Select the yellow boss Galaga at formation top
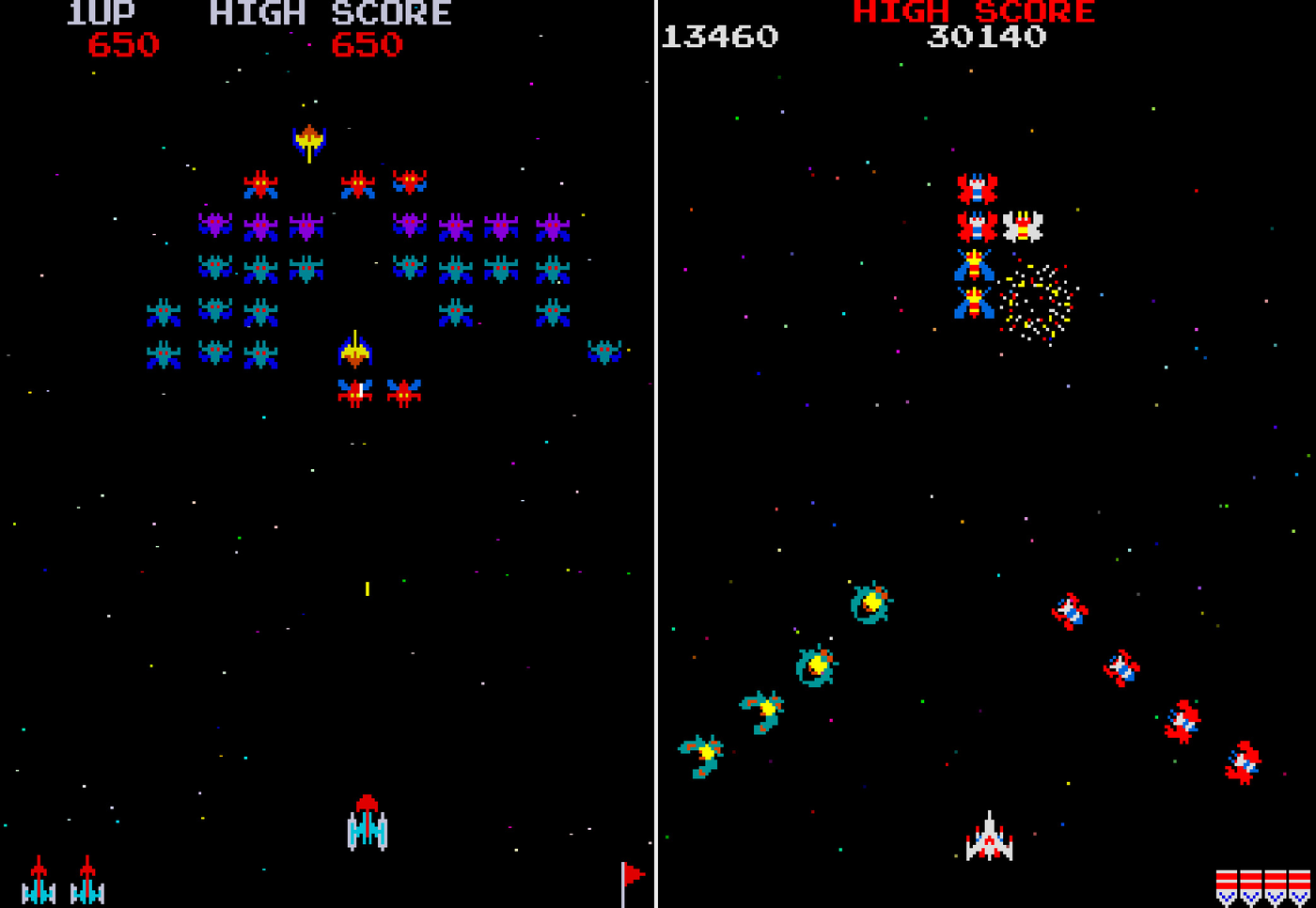The image size is (1316, 908). pos(309,136)
